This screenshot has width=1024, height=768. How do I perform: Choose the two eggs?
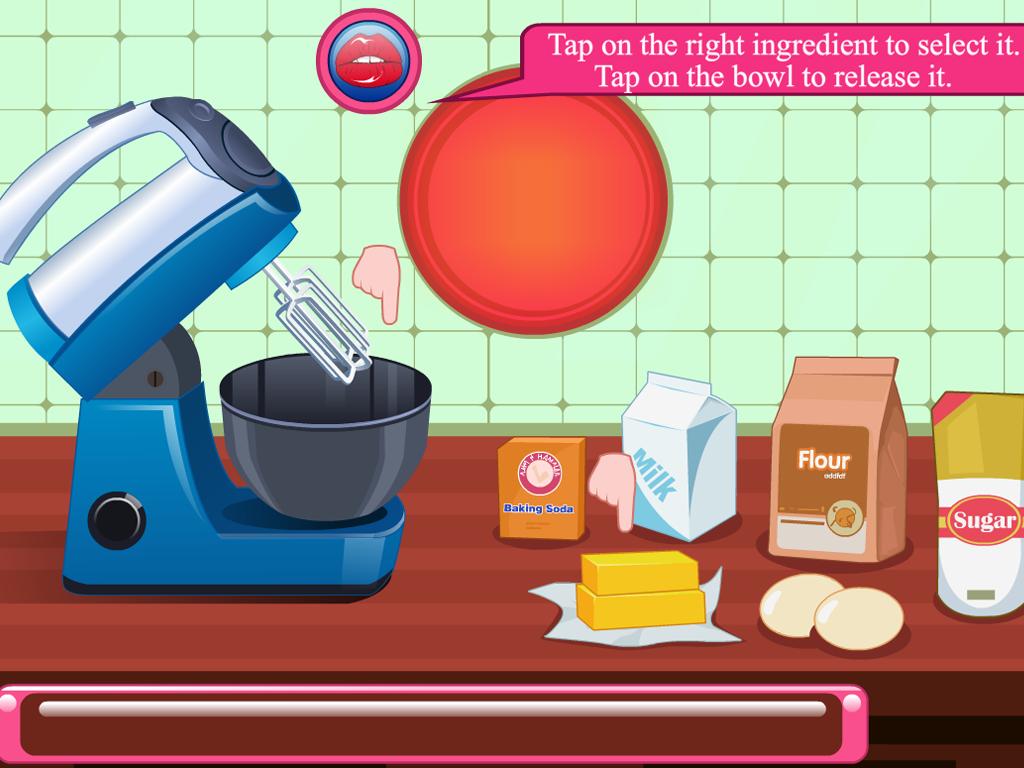[831, 612]
